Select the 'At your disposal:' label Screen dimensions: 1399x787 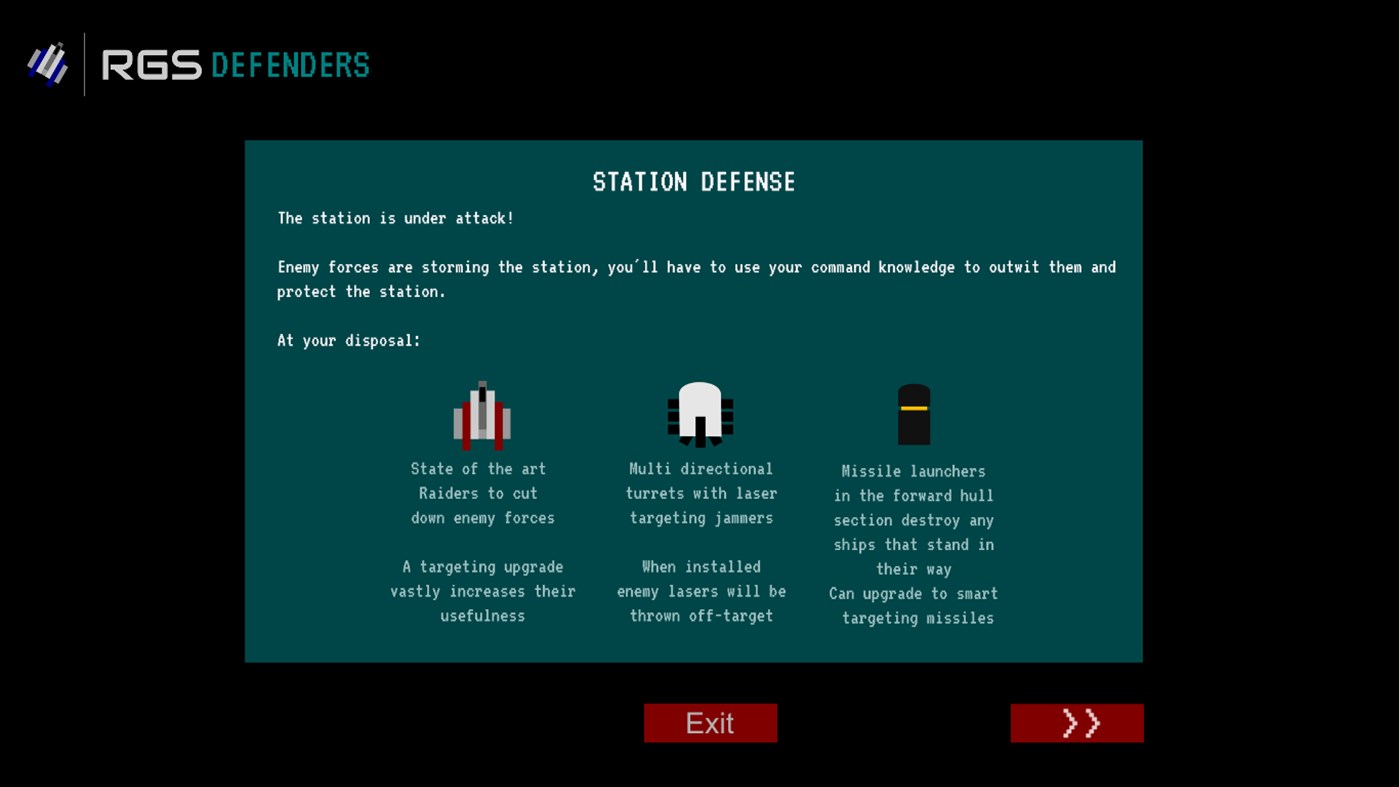(x=348, y=340)
